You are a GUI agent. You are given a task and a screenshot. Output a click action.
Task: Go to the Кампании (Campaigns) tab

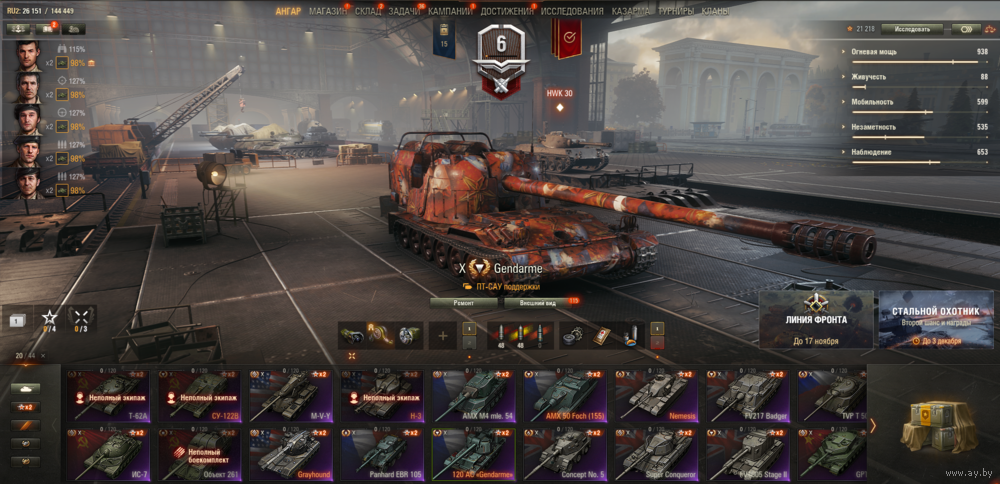[x=450, y=11]
